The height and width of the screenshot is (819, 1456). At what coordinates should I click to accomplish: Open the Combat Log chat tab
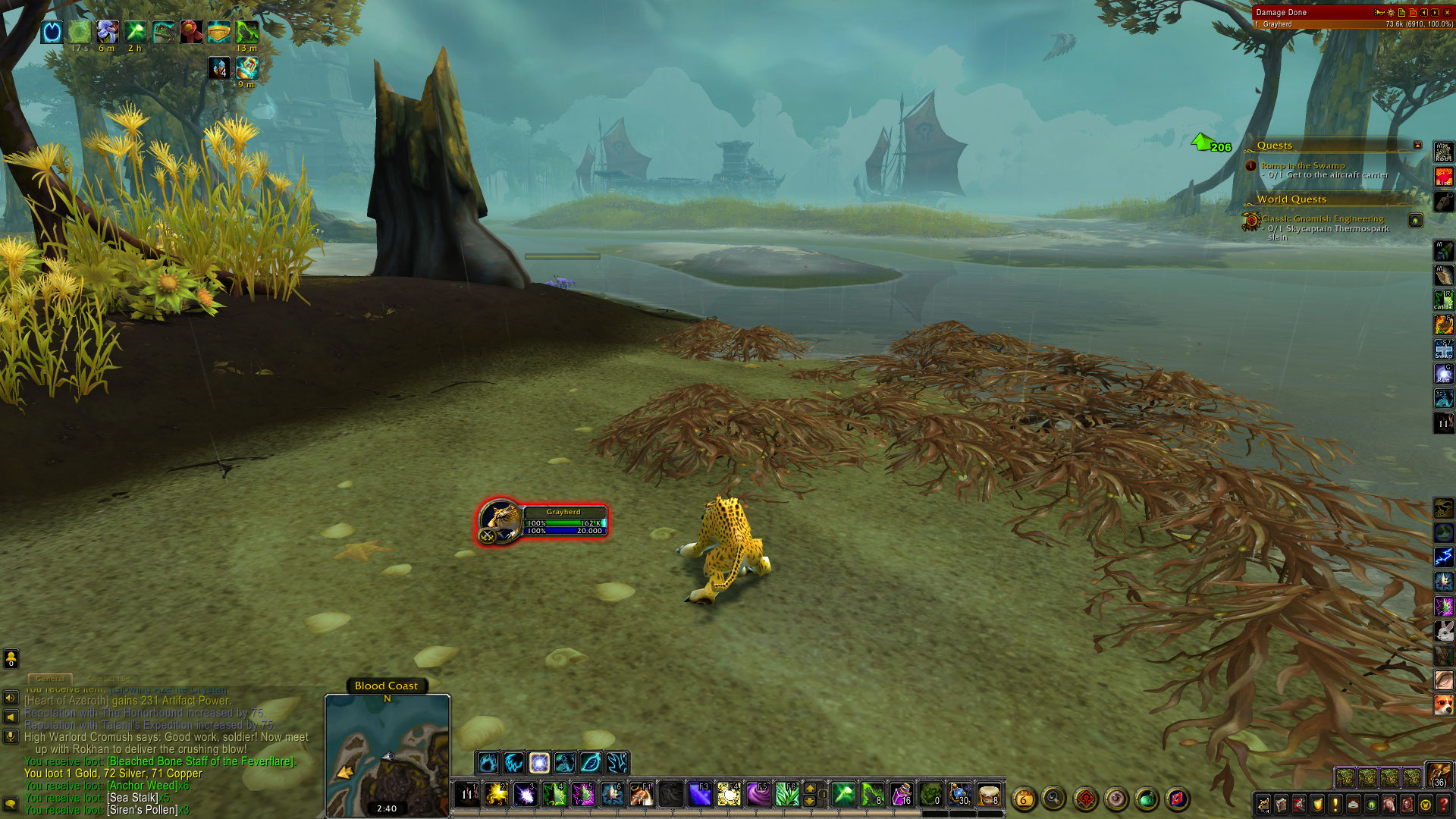point(108,679)
